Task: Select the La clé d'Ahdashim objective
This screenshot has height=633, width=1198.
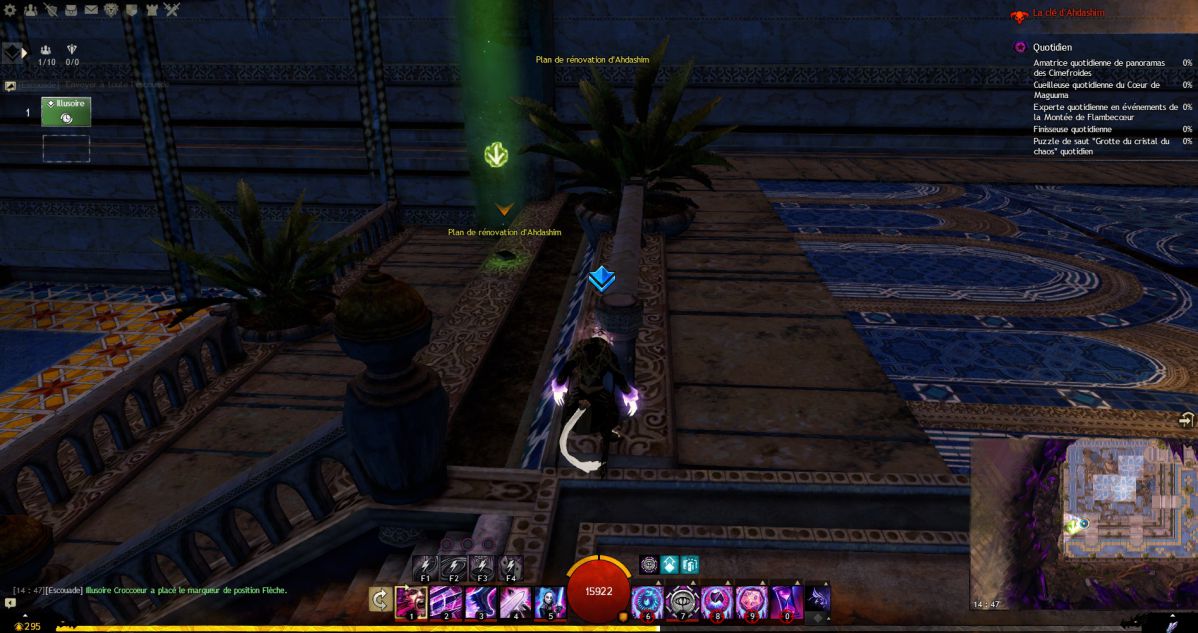Action: pos(1068,14)
